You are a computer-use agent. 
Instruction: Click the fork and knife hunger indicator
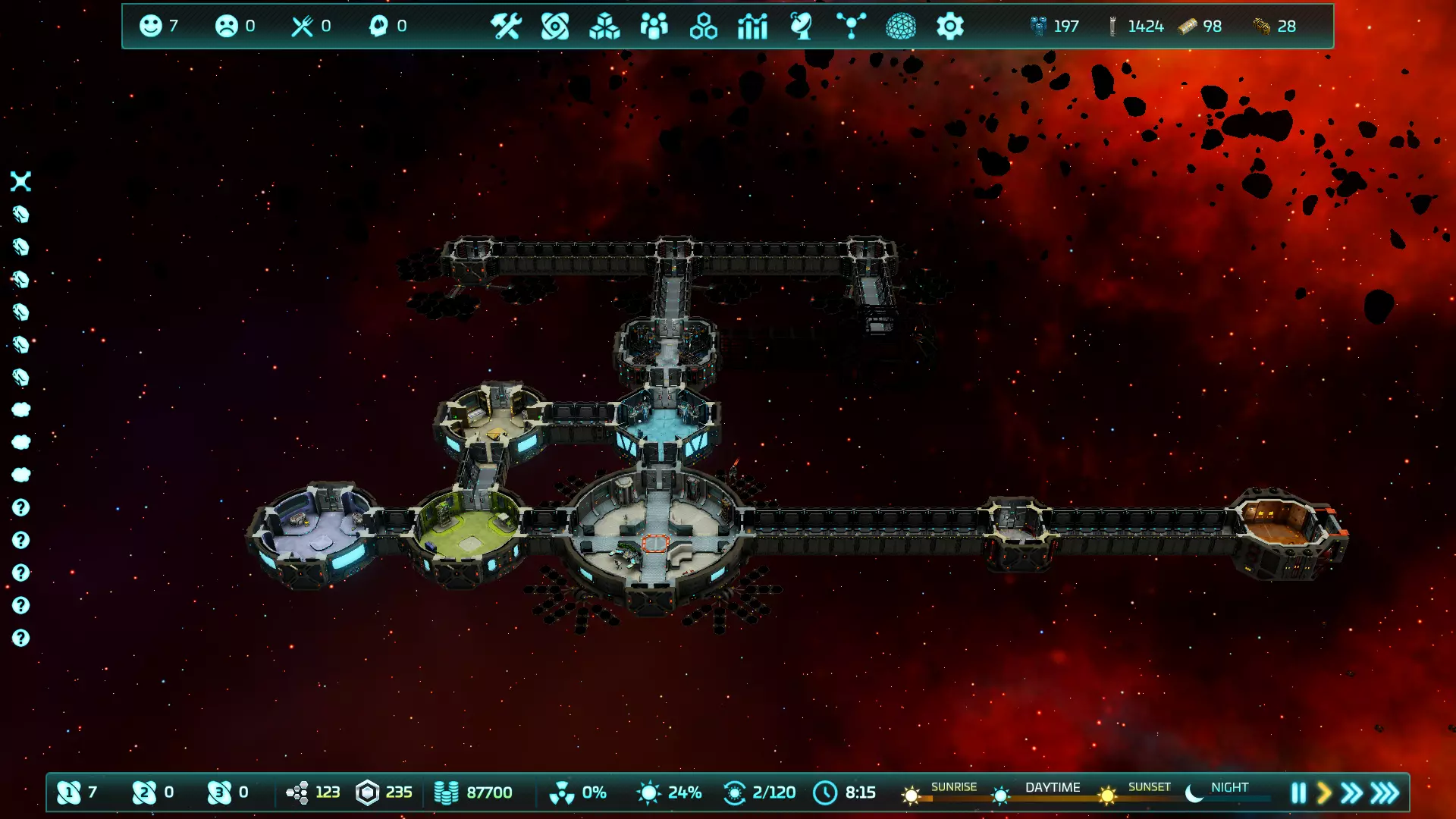coord(302,26)
